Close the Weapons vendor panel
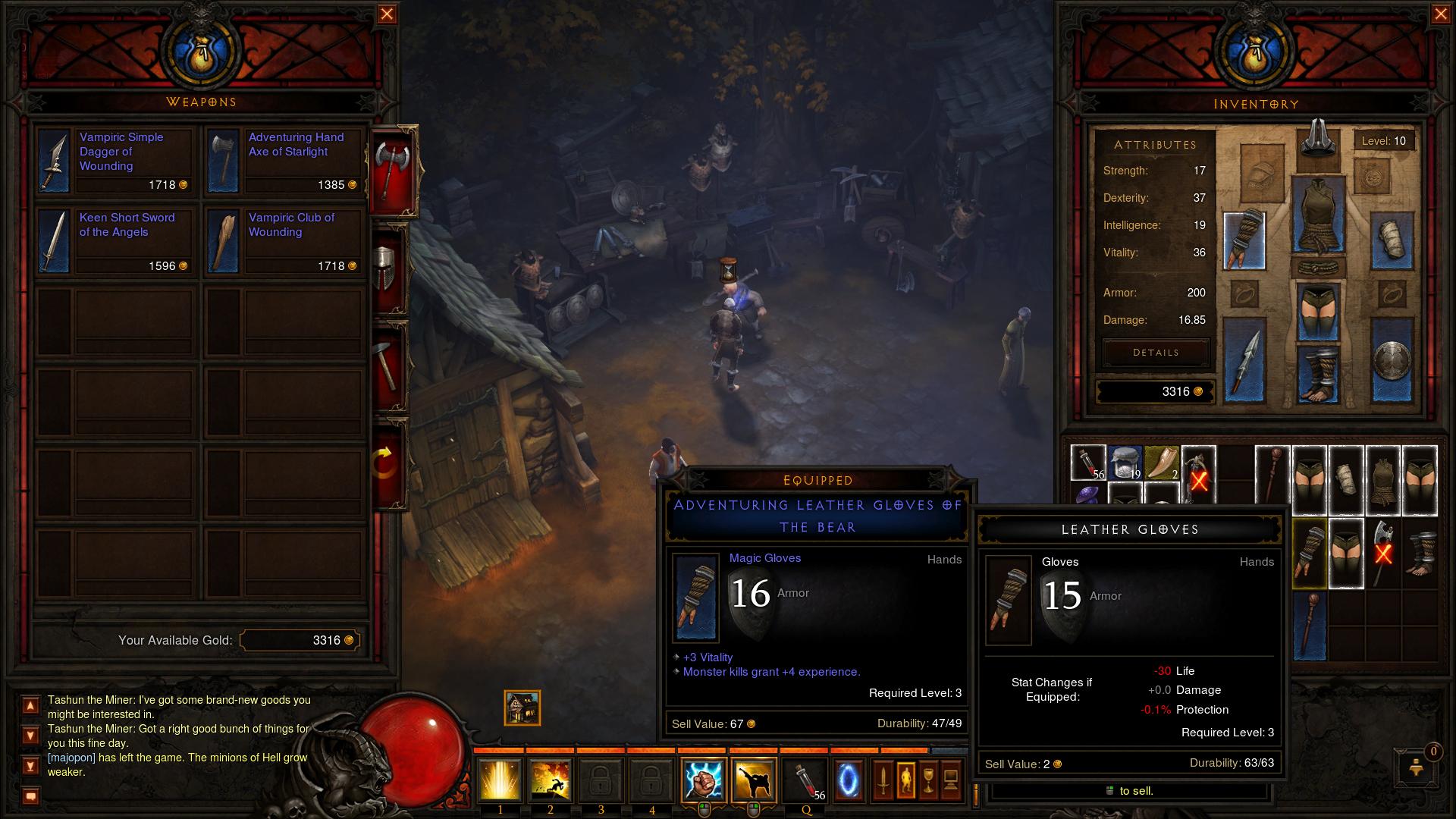 coord(387,14)
